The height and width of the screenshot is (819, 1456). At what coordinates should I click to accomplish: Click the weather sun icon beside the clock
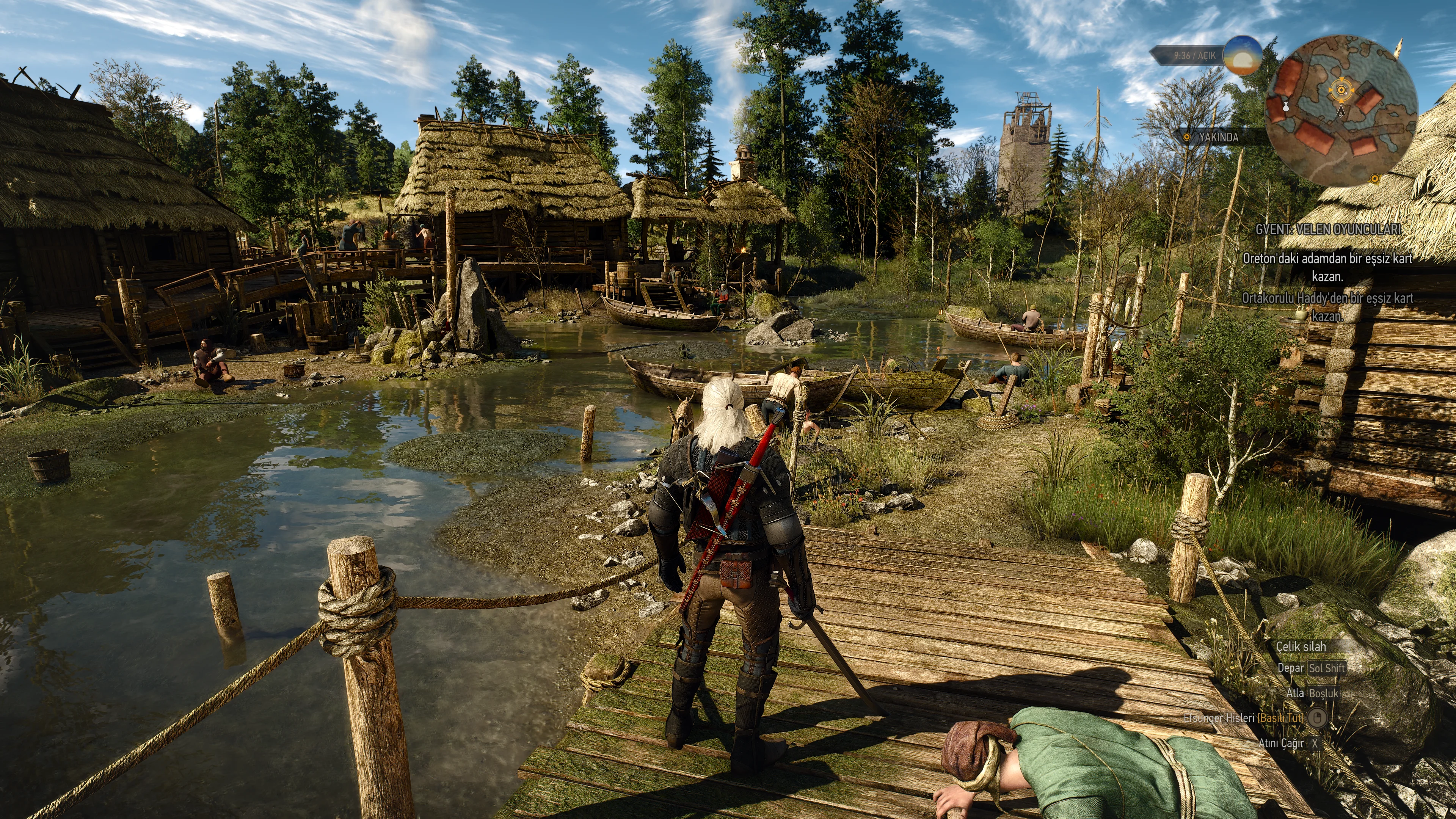coord(1242,55)
